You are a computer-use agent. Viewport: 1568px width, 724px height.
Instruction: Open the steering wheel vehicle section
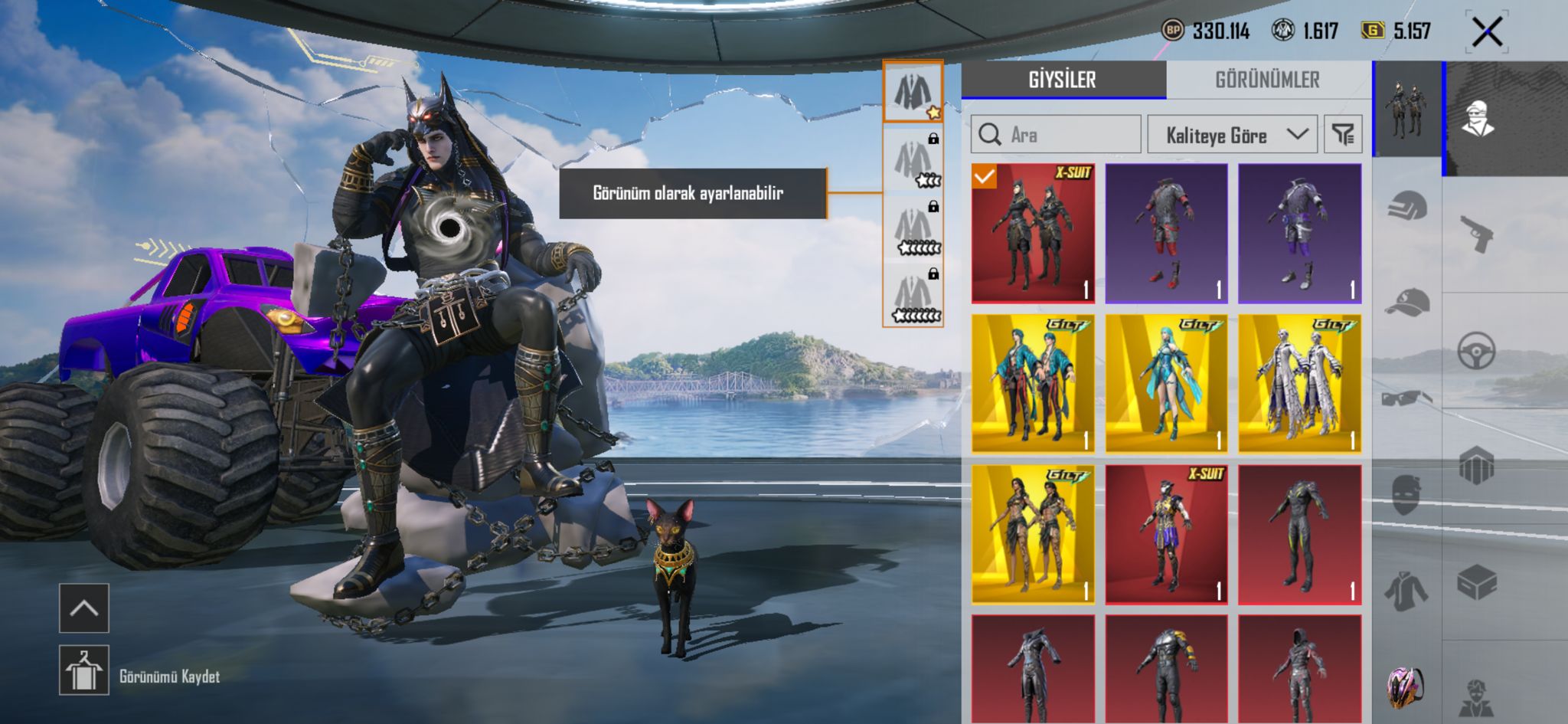click(x=1477, y=351)
